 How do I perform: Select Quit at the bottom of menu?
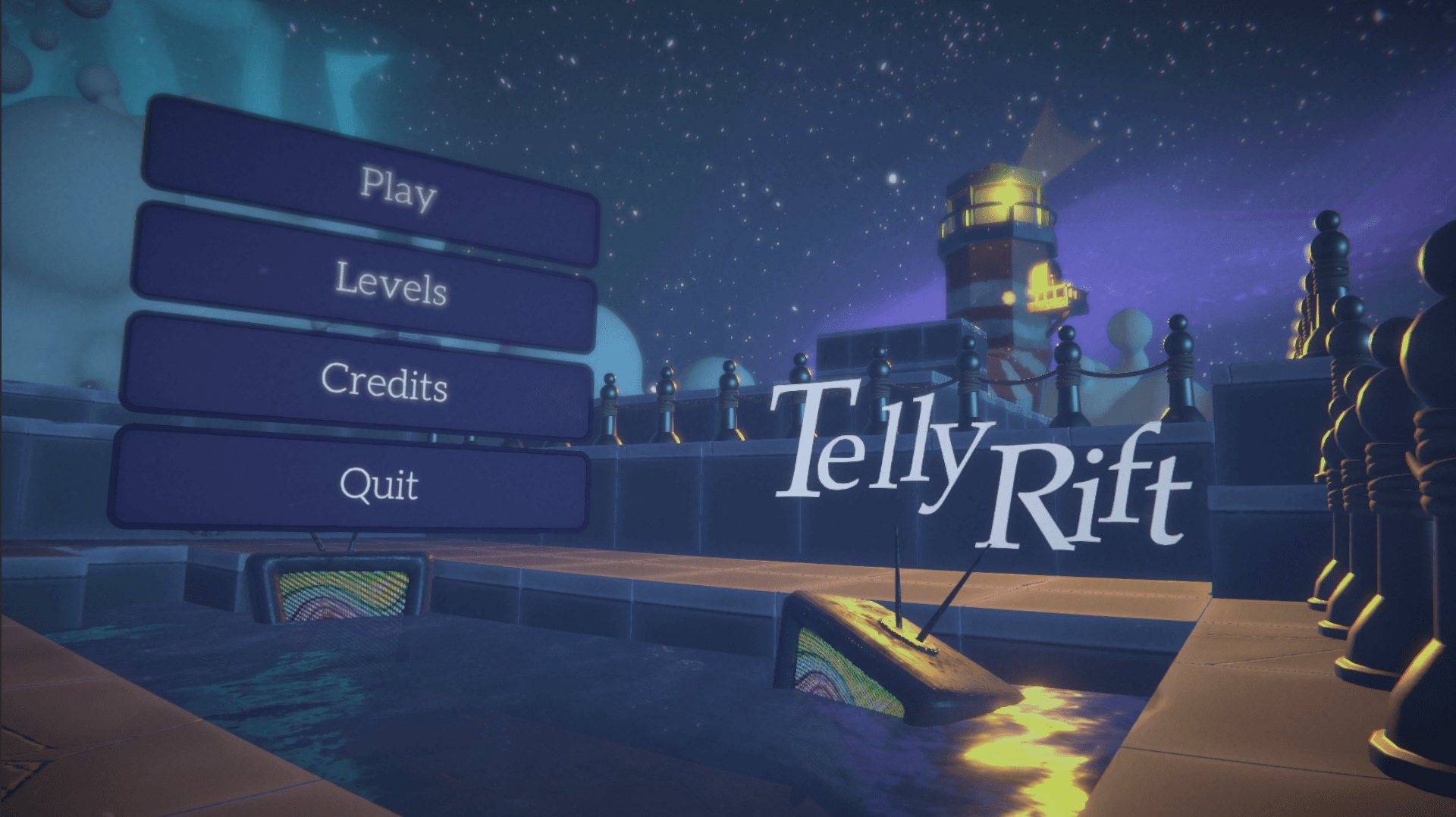coord(379,485)
